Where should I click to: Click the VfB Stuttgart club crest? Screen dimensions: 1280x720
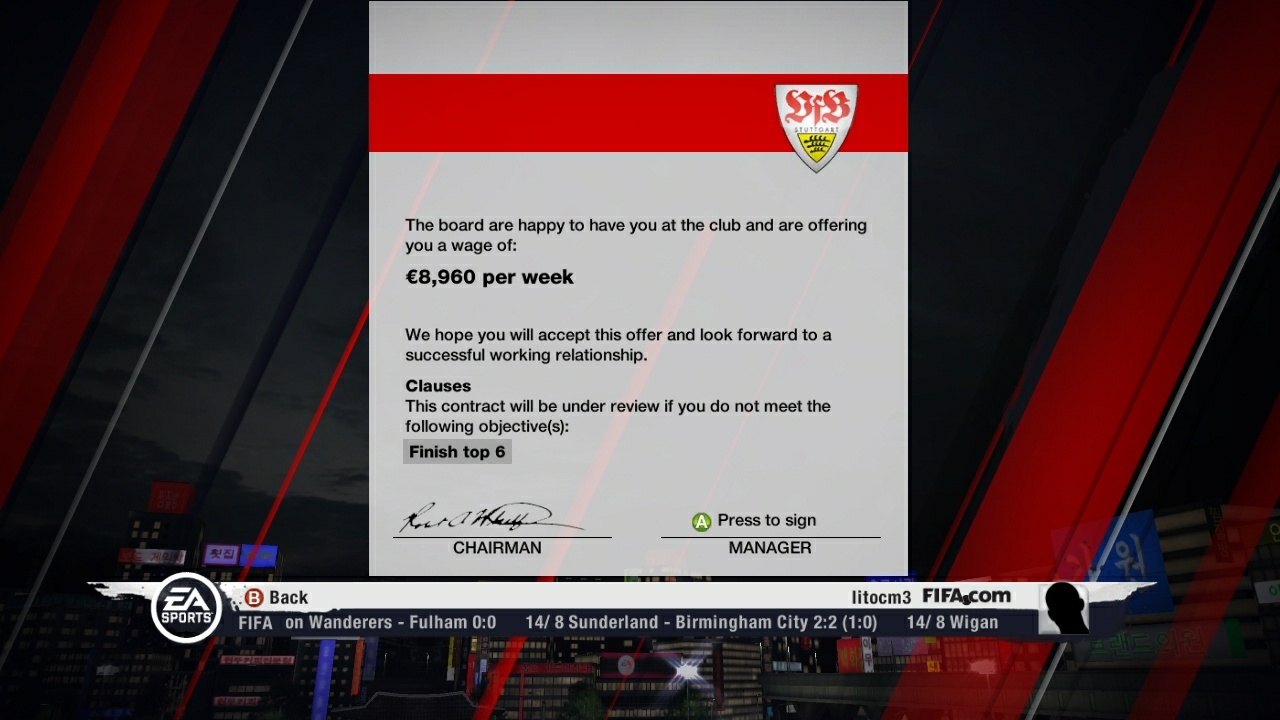816,124
